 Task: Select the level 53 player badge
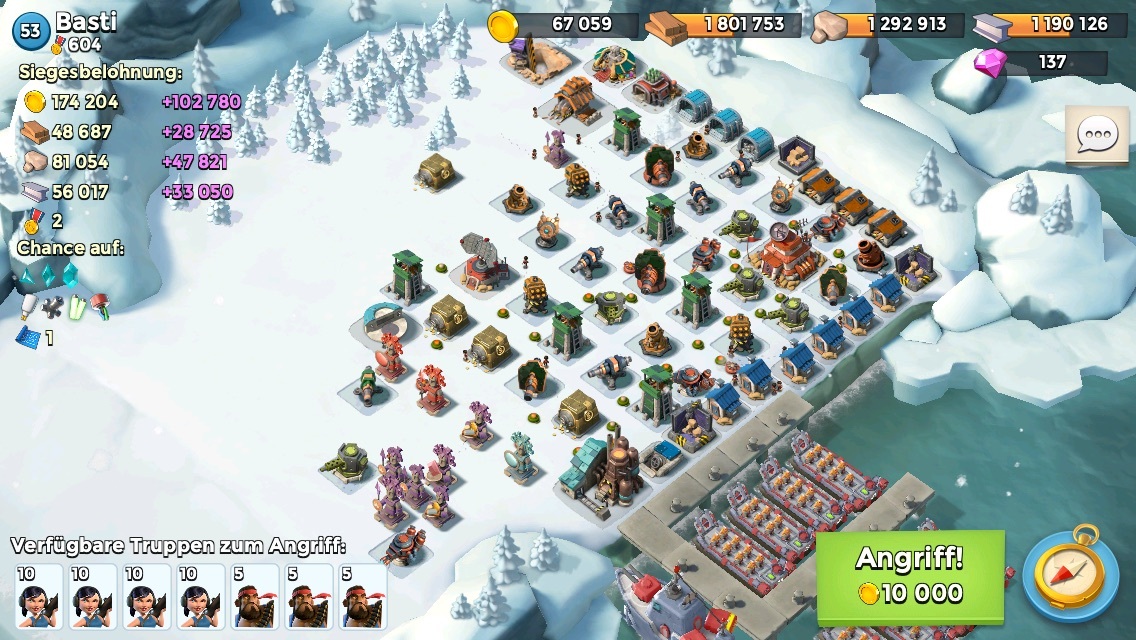tap(31, 31)
